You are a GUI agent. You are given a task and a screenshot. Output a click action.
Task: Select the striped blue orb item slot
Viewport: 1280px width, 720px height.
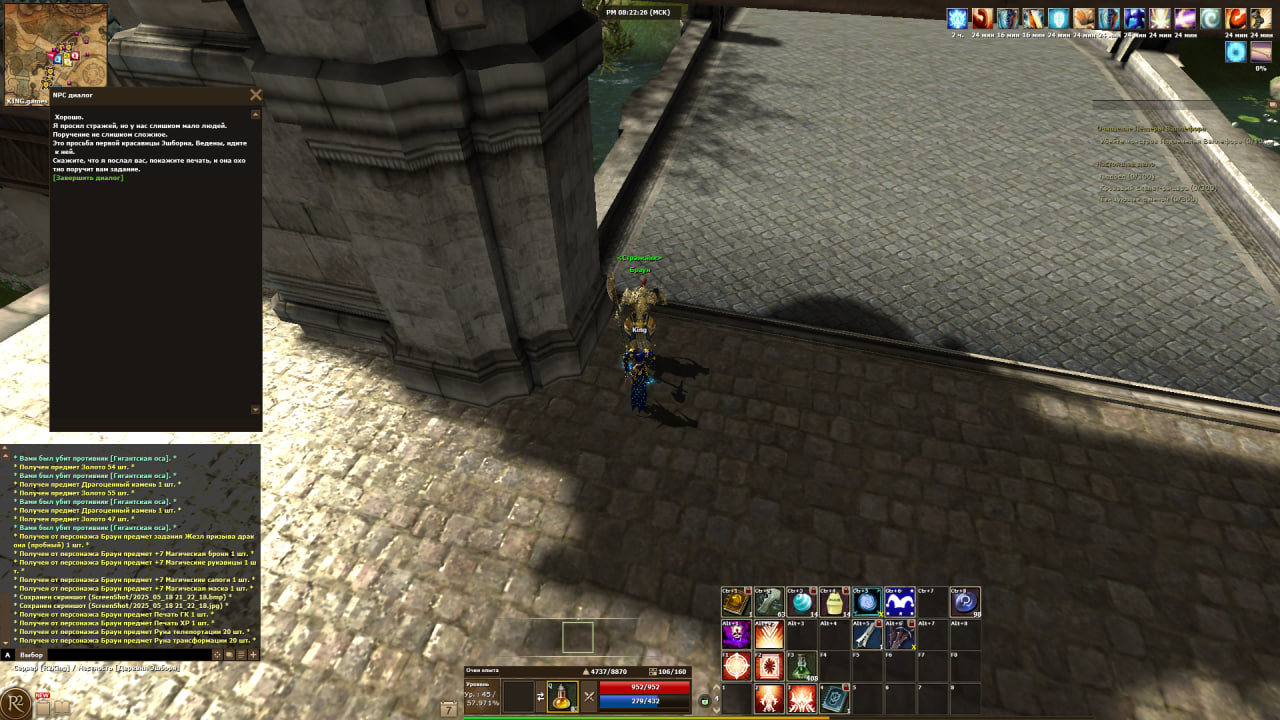pyautogui.click(x=801, y=602)
